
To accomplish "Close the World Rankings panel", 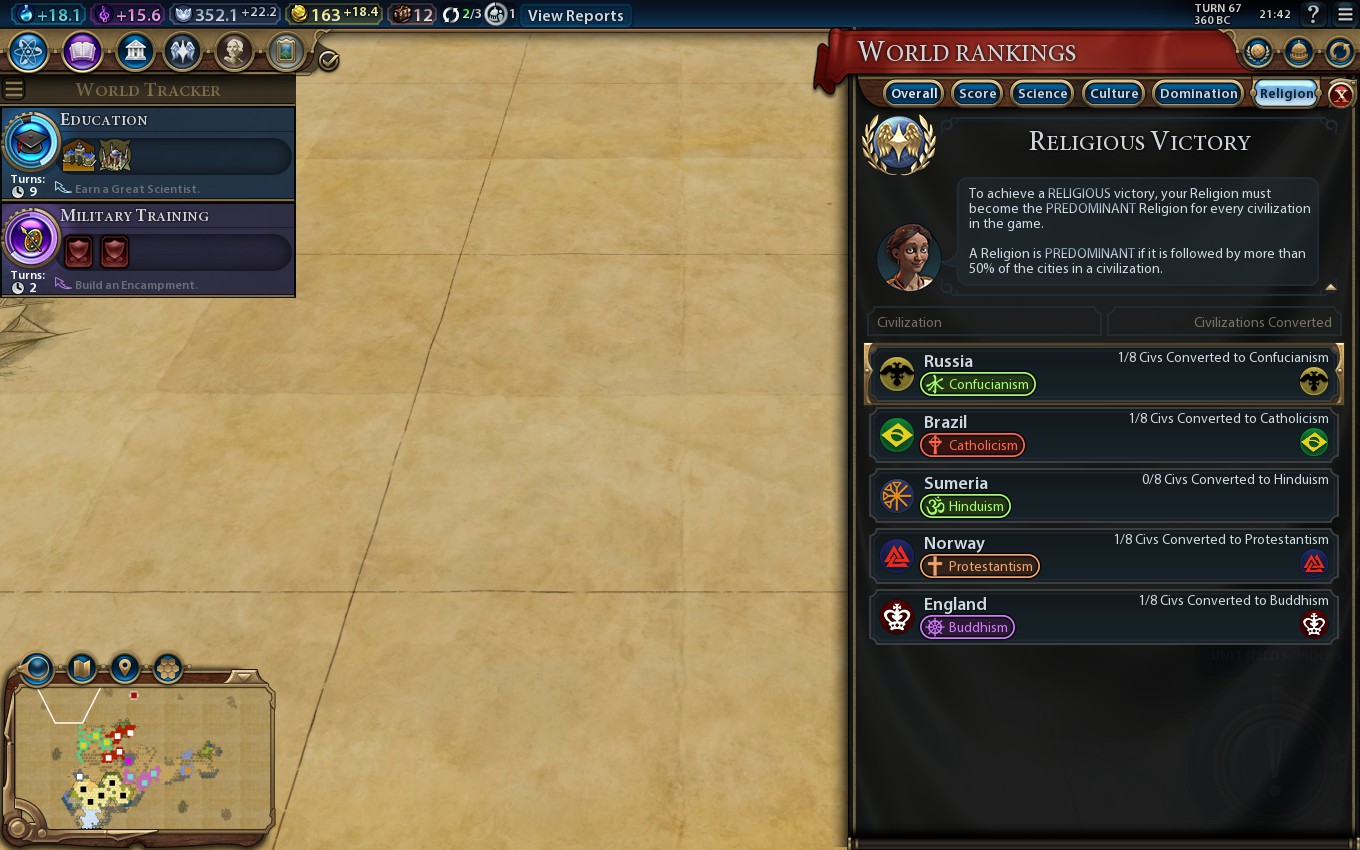I will point(1341,95).
